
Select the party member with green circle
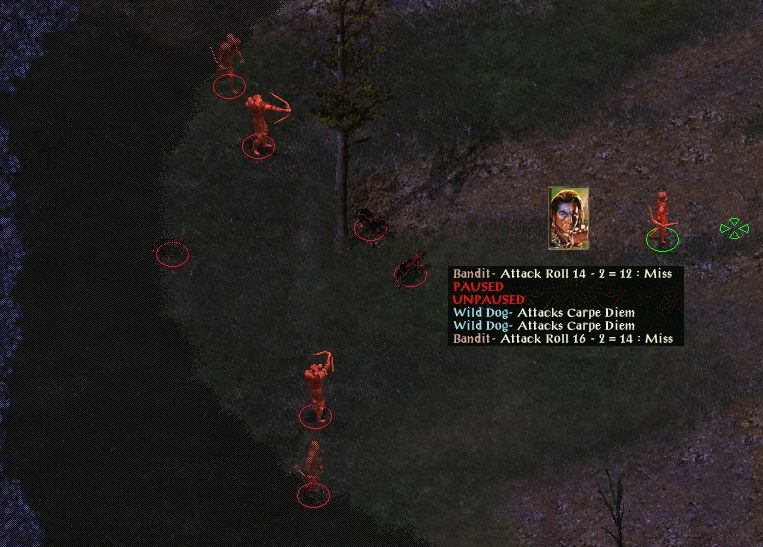click(x=659, y=222)
